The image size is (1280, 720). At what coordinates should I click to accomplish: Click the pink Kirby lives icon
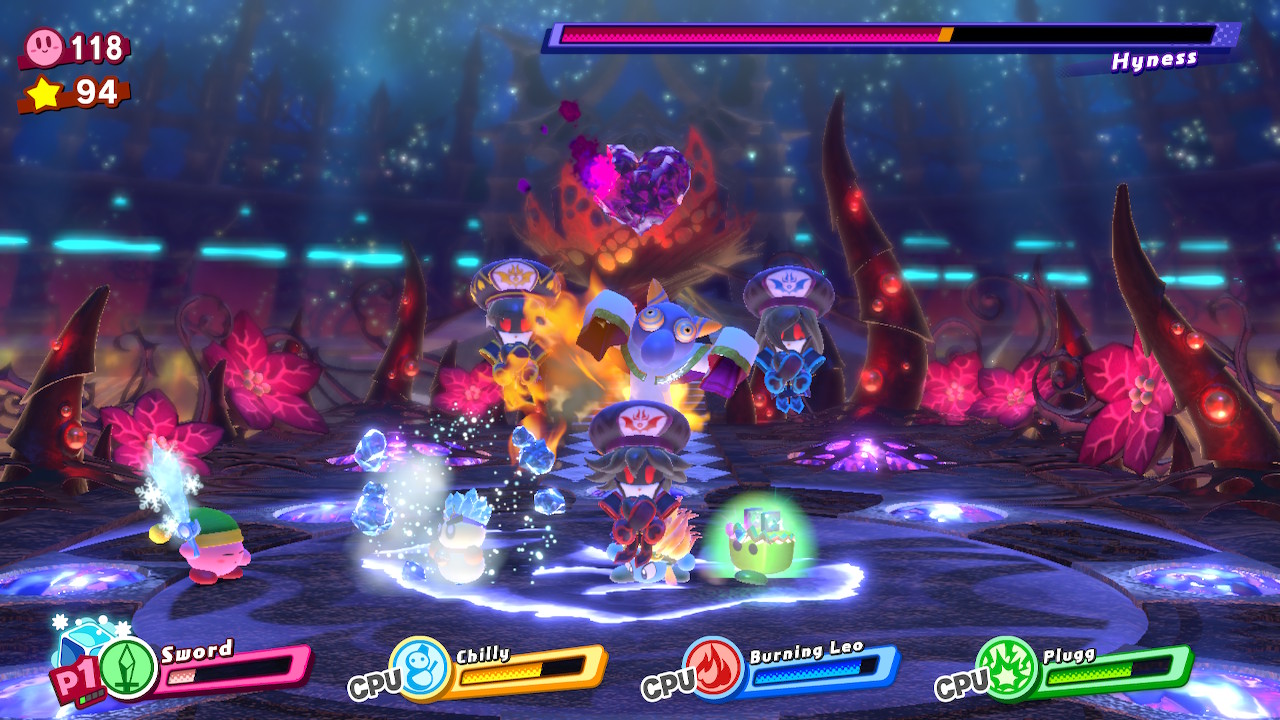[44, 45]
